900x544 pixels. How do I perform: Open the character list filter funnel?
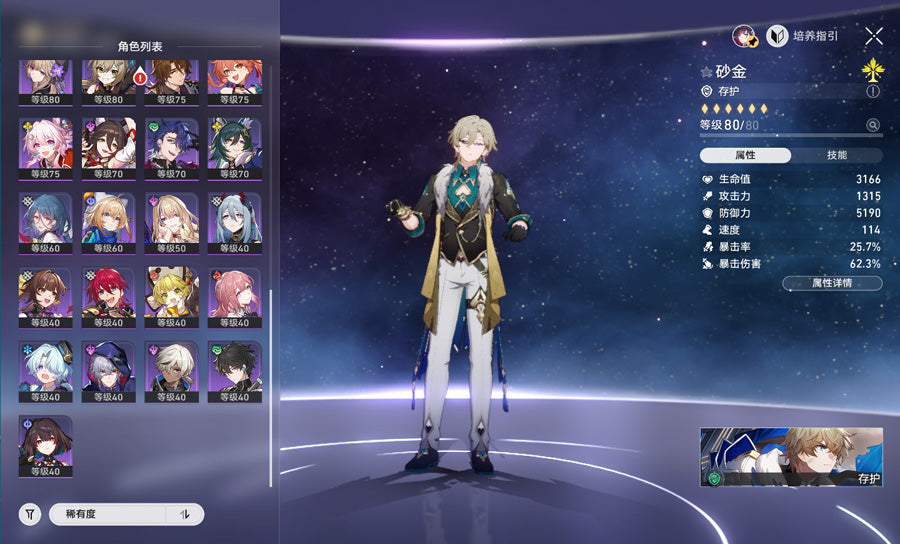[31, 514]
